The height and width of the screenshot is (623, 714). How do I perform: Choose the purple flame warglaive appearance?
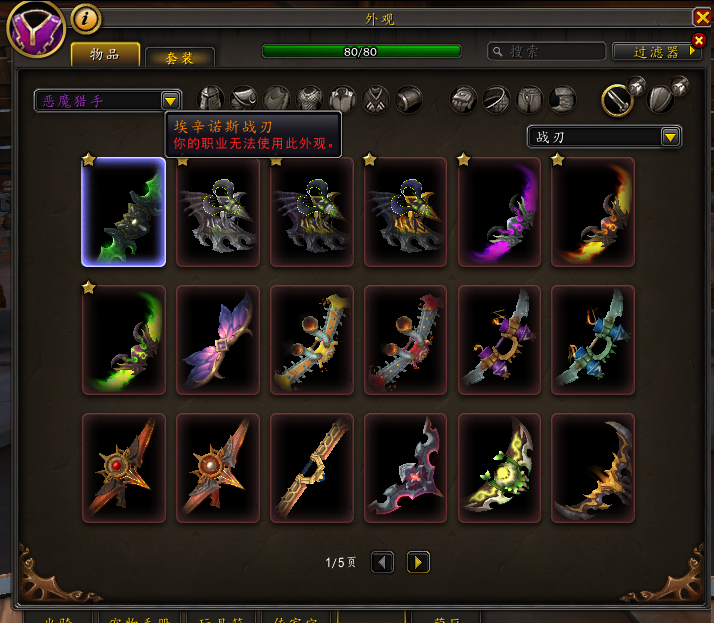point(500,212)
